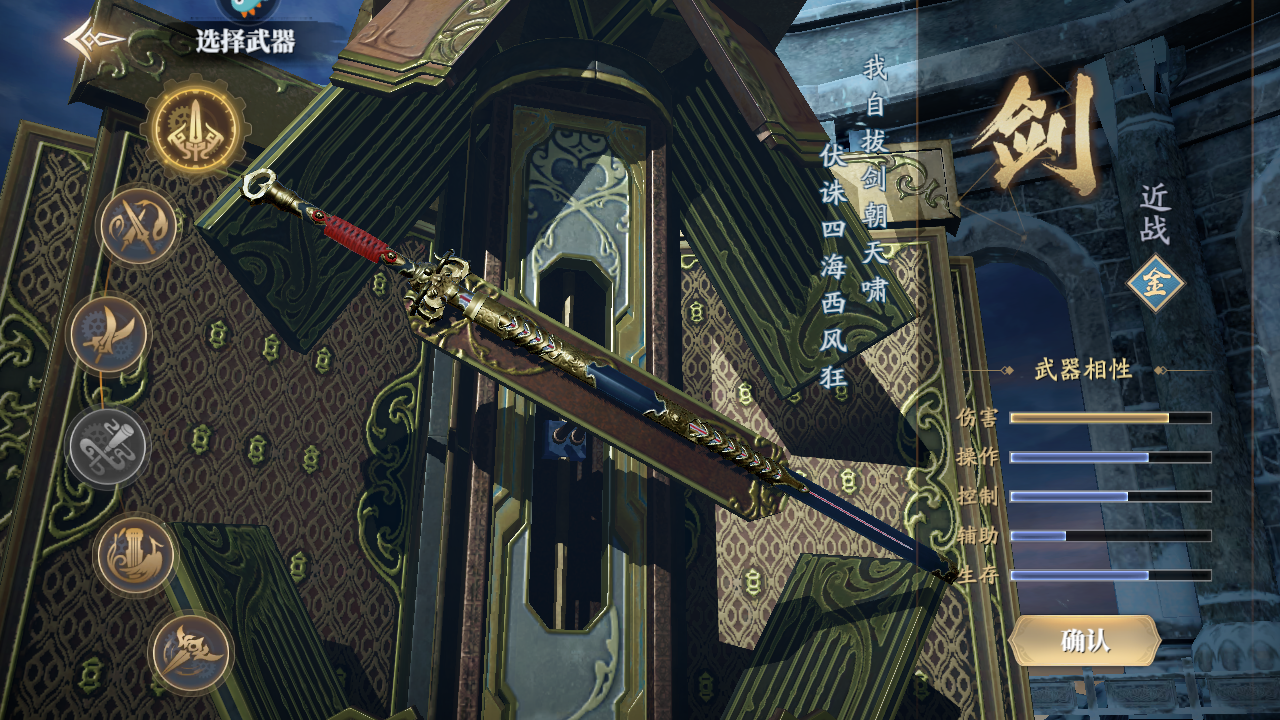This screenshot has width=1280, height=720.
Task: Pick the curved saber and gear icon
Action: point(108,335)
